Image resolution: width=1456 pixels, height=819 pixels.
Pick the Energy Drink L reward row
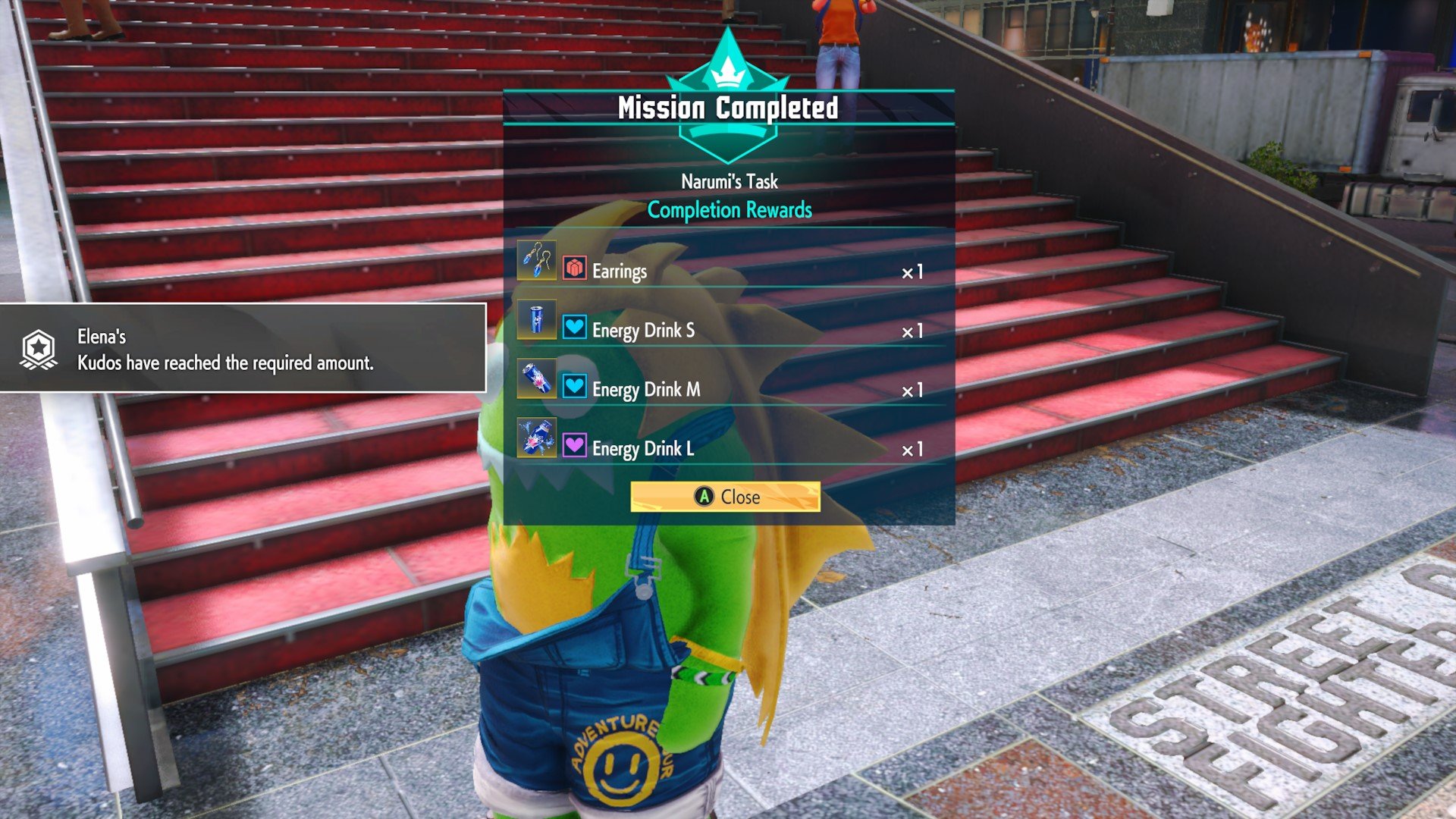726,448
